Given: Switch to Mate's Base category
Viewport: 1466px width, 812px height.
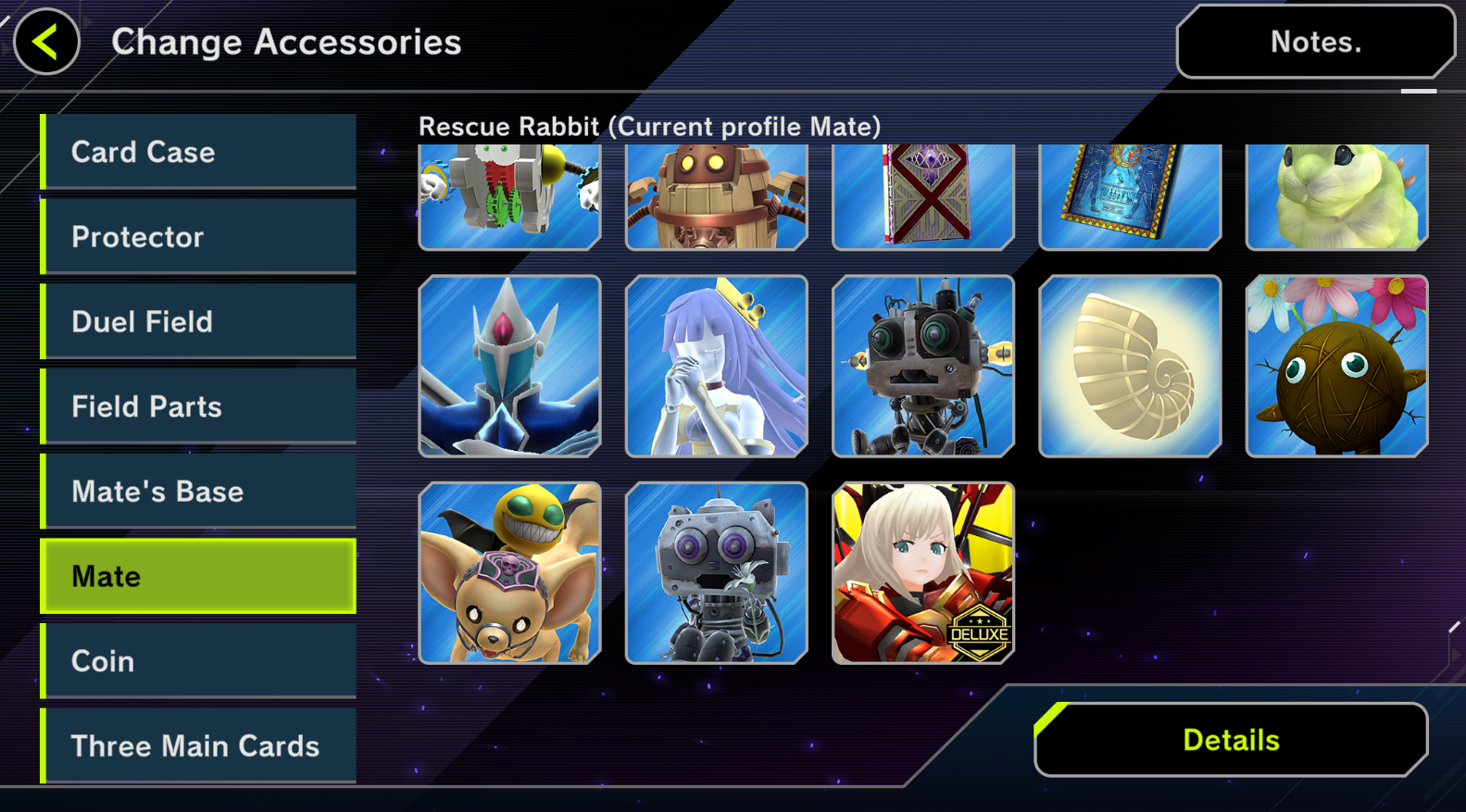Looking at the screenshot, I should coord(199,492).
